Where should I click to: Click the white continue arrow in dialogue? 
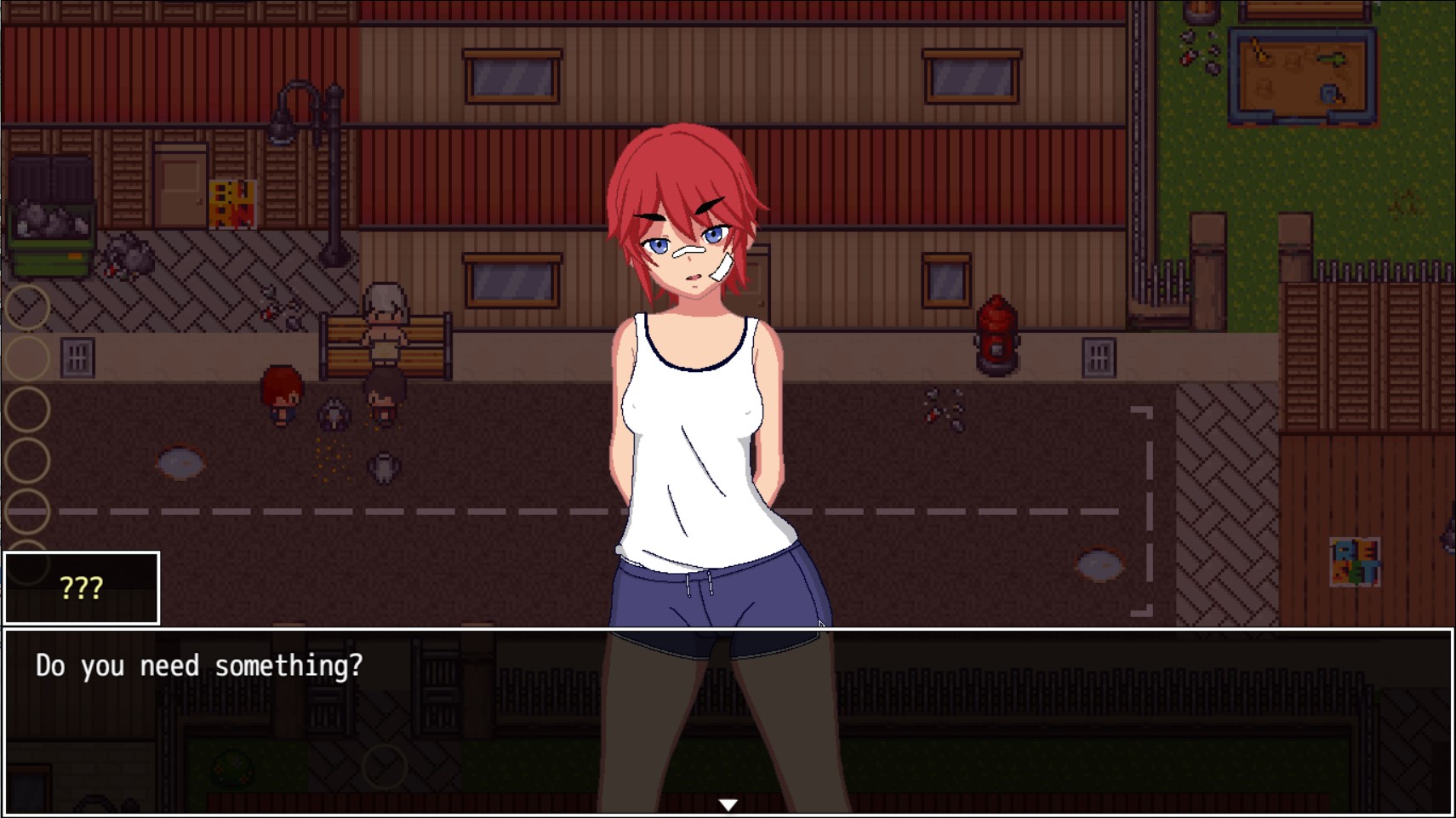tap(728, 804)
